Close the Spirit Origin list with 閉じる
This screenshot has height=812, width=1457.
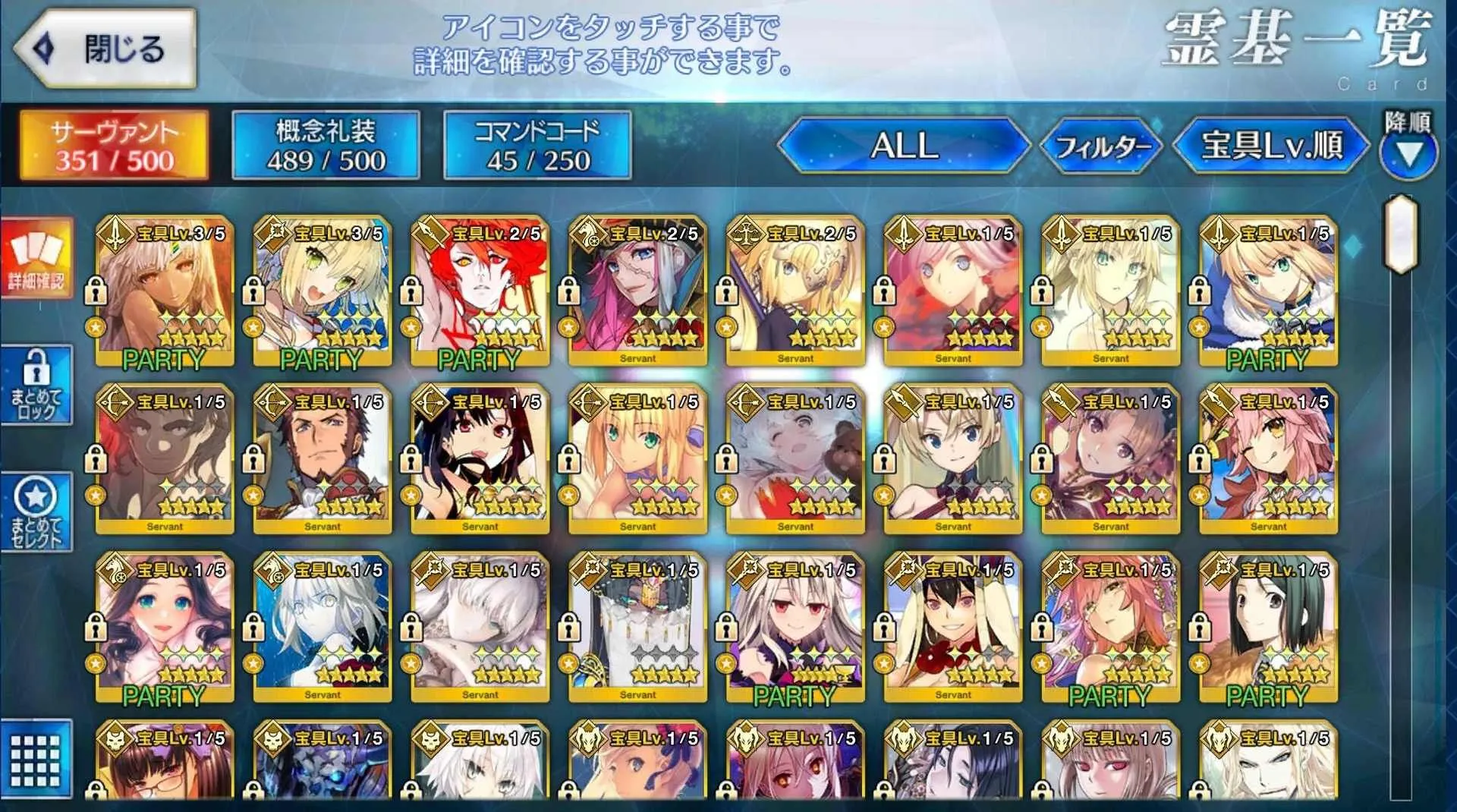click(105, 49)
